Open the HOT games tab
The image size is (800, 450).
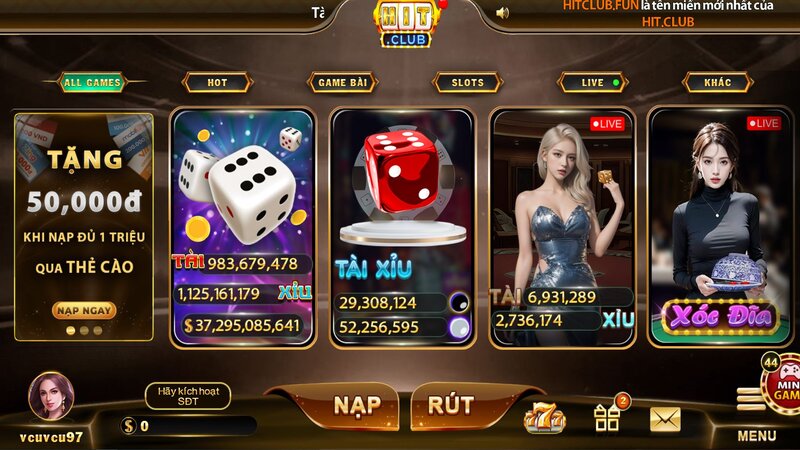tap(217, 83)
